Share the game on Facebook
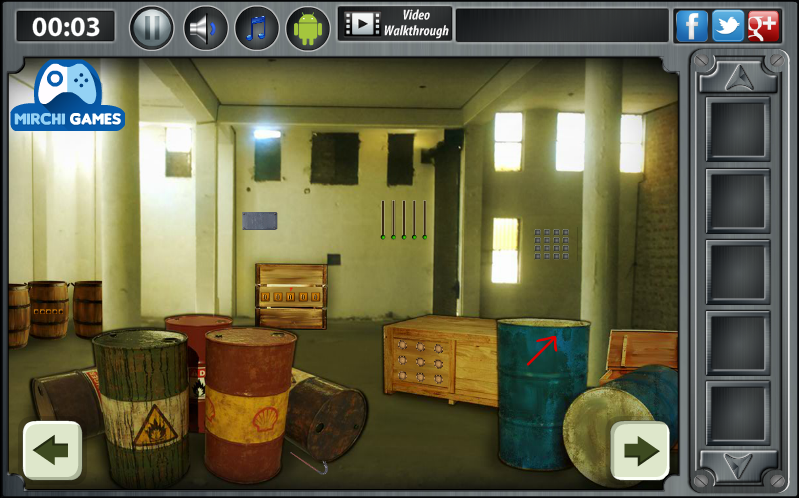799x498 pixels. [691, 26]
